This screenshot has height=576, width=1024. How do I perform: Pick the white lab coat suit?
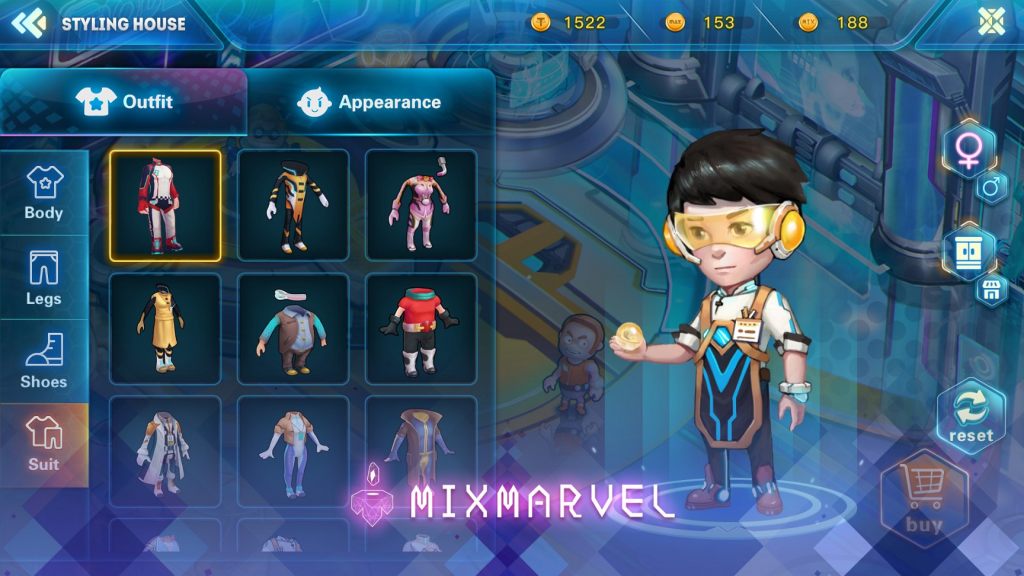[165, 451]
